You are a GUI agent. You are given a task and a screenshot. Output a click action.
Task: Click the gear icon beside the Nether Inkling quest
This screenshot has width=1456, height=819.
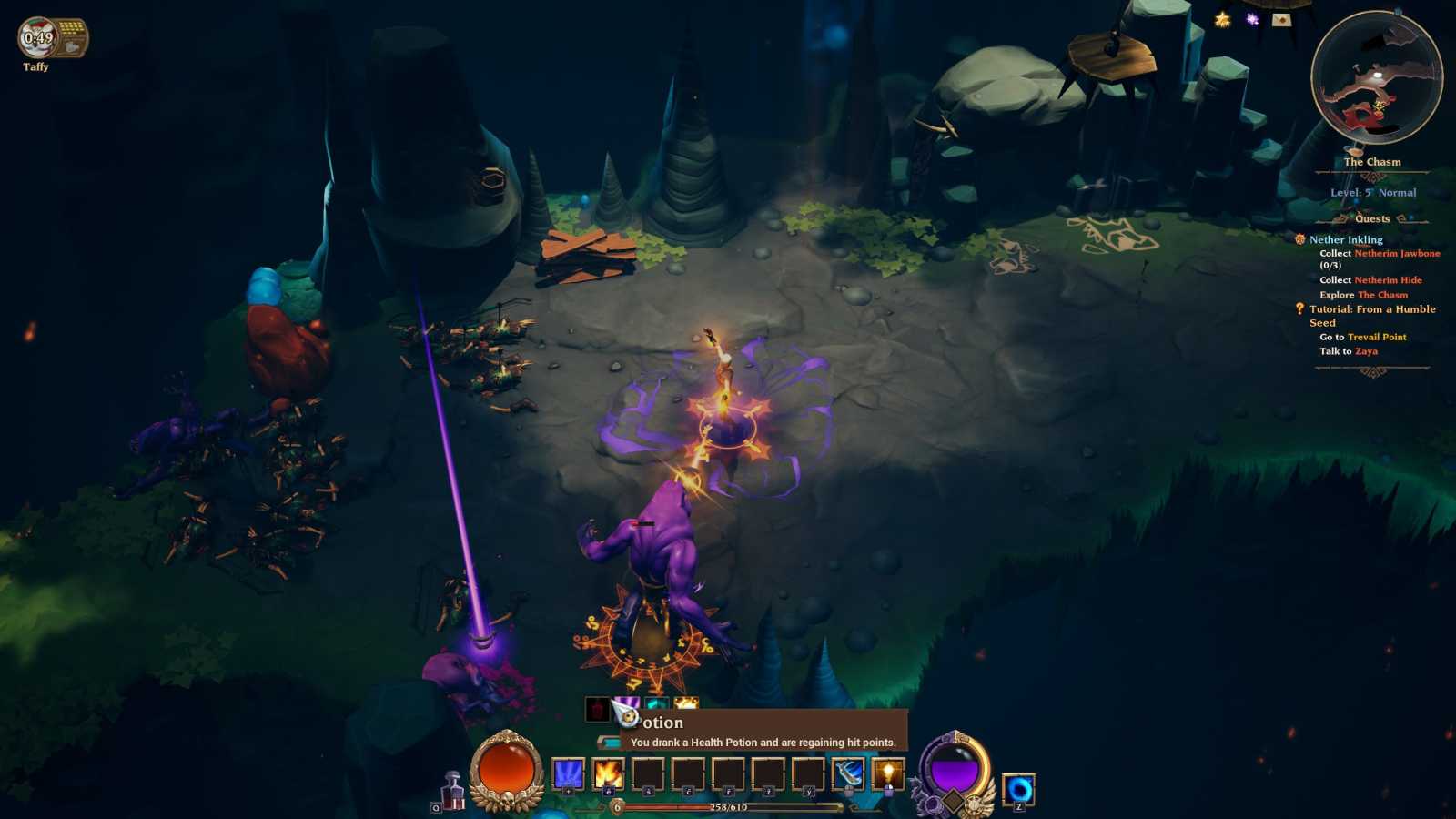1299,240
